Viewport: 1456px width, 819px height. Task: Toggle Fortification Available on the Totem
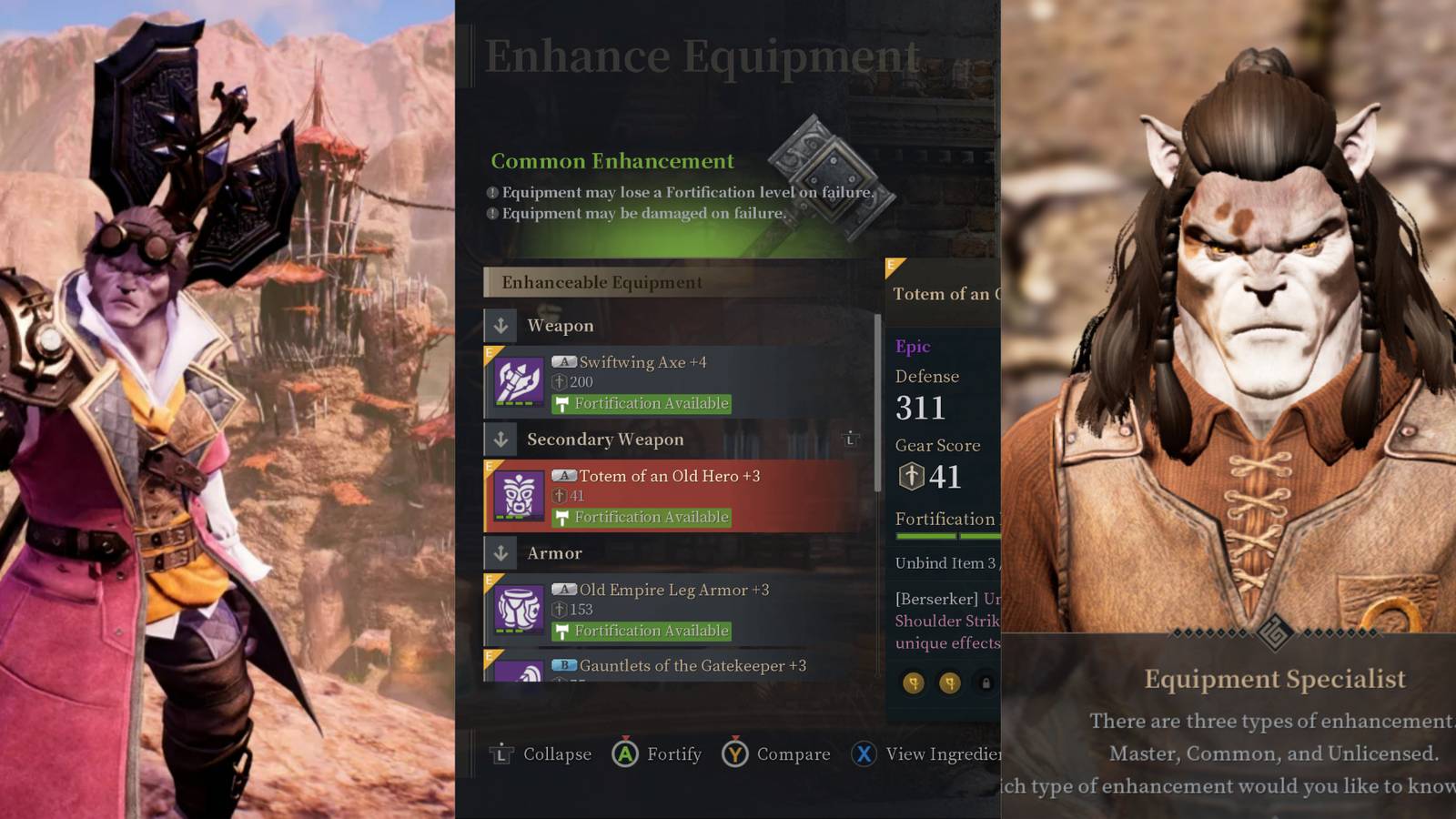pyautogui.click(x=641, y=517)
